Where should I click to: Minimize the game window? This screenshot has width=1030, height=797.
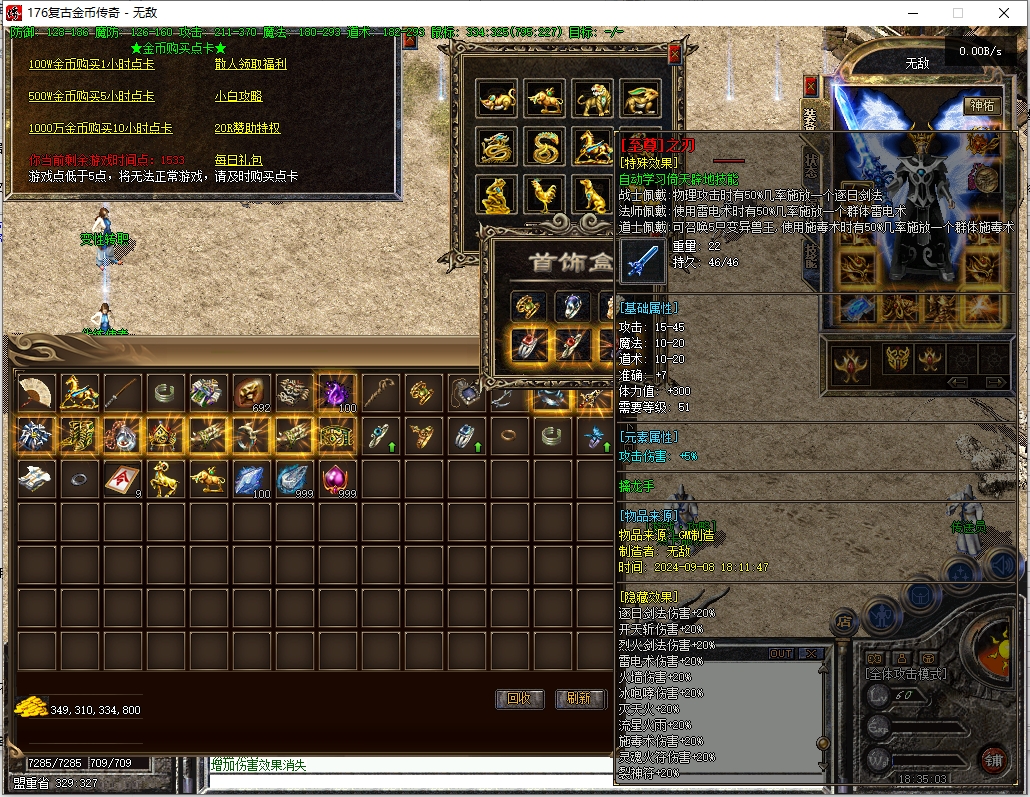tap(911, 13)
